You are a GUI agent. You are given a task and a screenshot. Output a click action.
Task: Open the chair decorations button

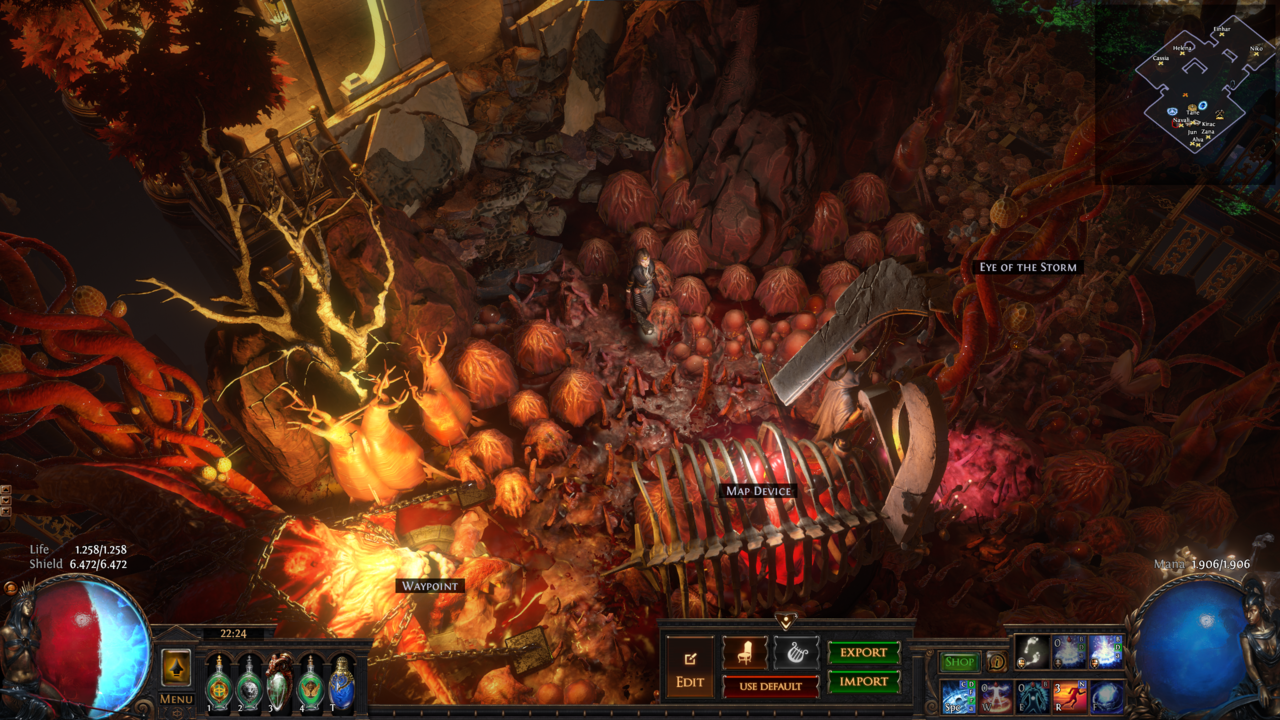click(745, 652)
